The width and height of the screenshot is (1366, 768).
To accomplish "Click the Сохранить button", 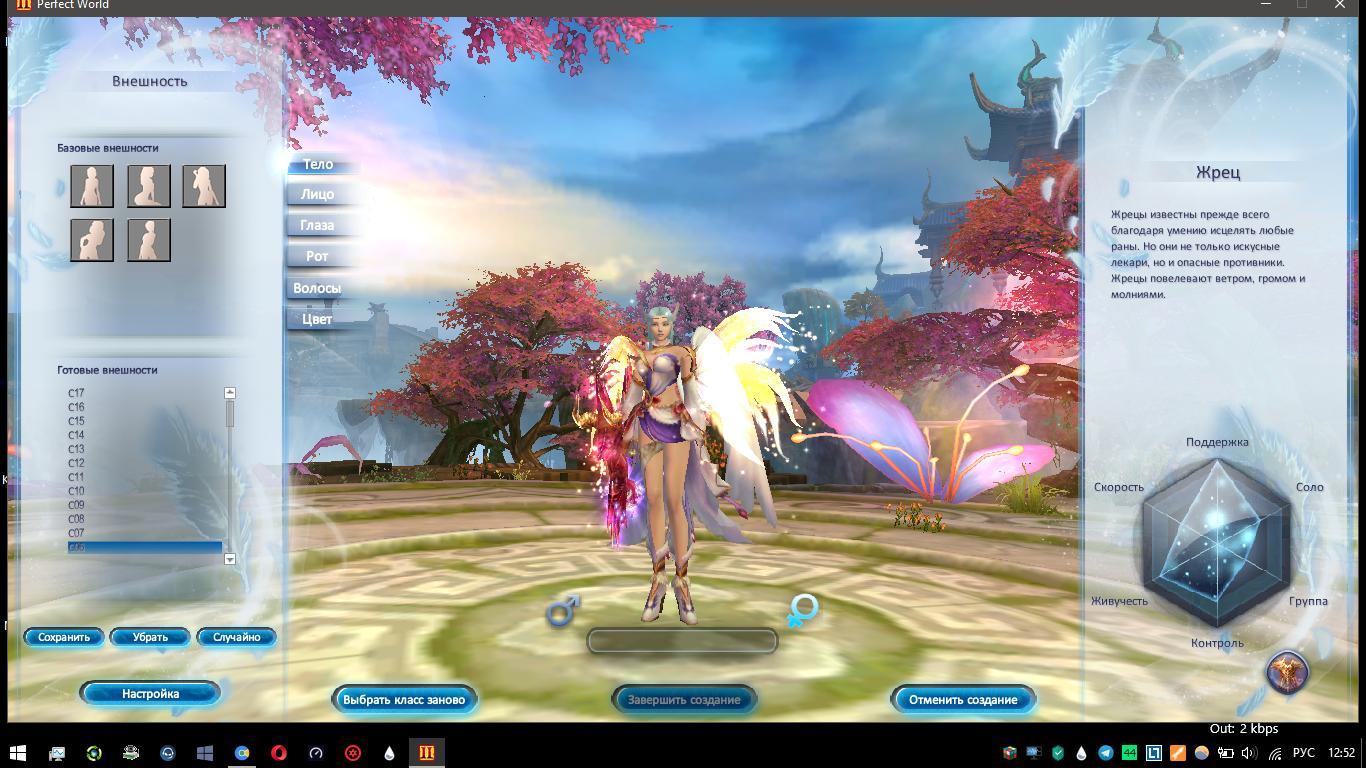I will point(64,637).
